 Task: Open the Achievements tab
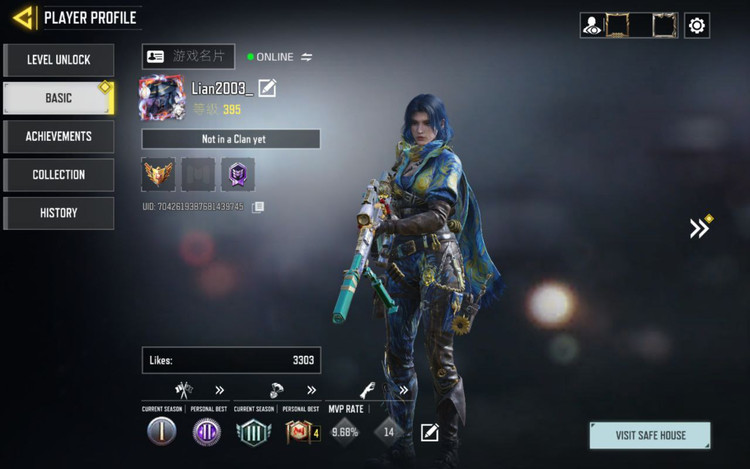[x=58, y=136]
